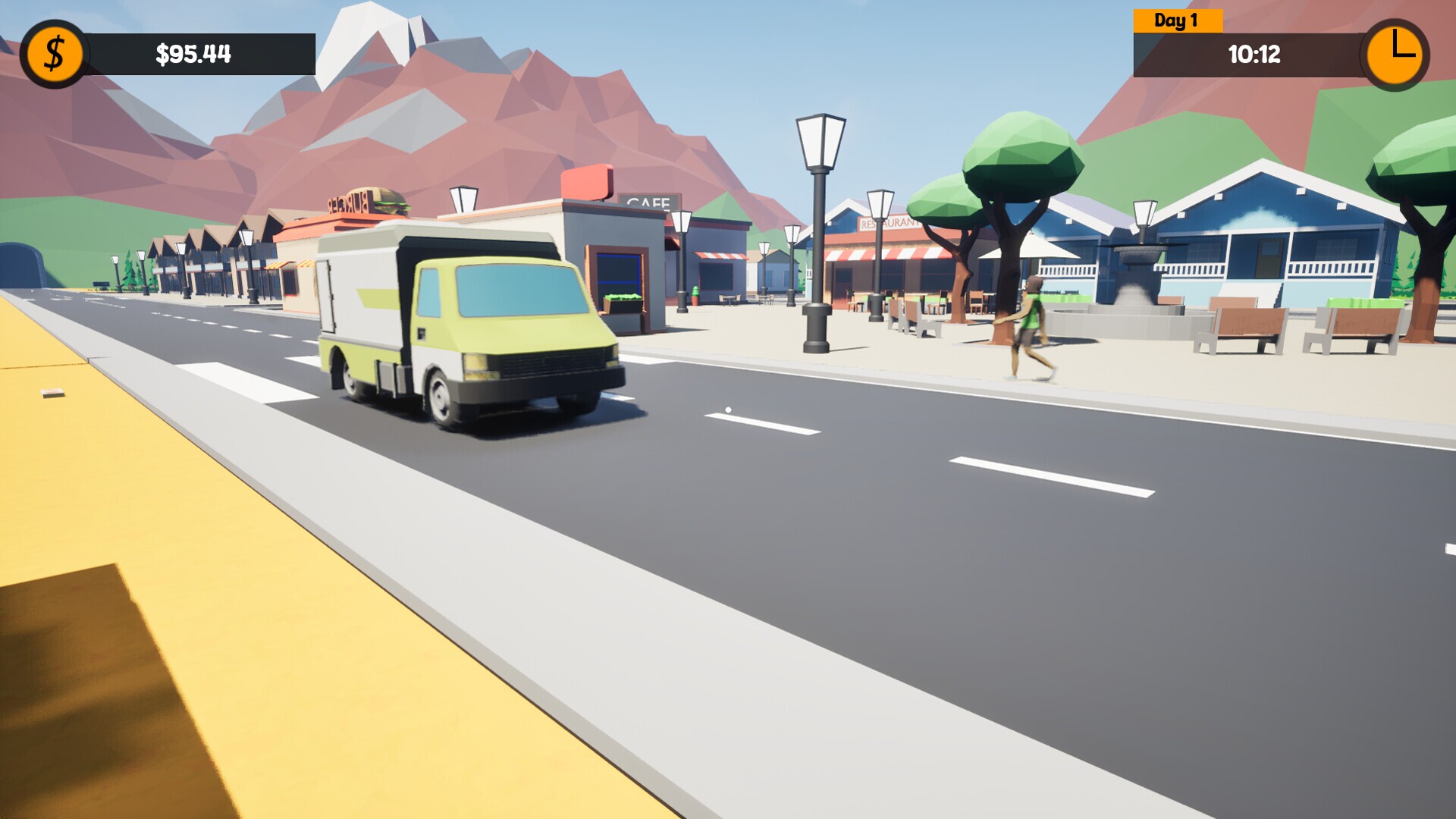Open the clock panel for time details
The image size is (1456, 819).
[x=1398, y=53]
